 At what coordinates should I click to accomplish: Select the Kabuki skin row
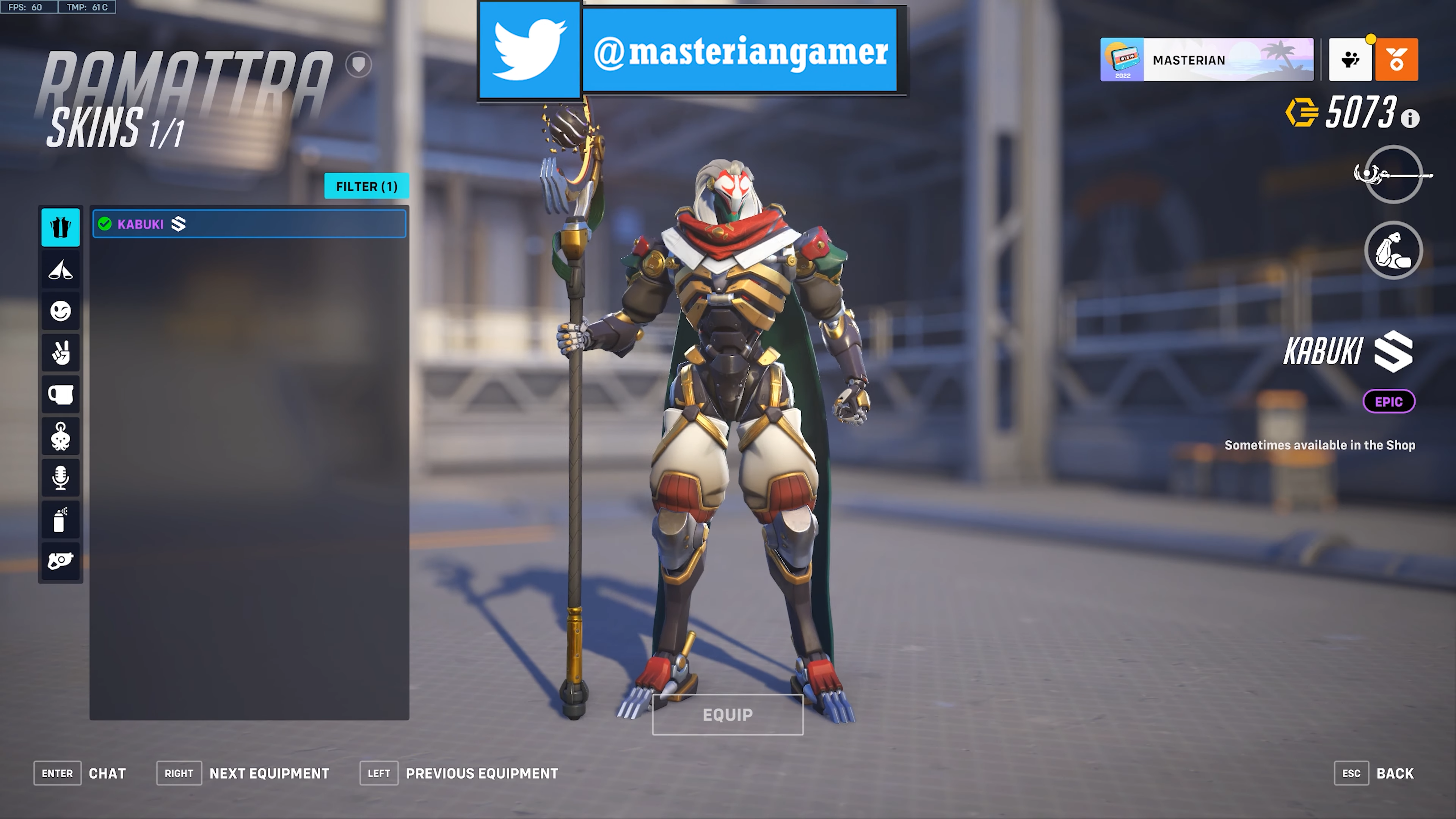click(x=249, y=224)
